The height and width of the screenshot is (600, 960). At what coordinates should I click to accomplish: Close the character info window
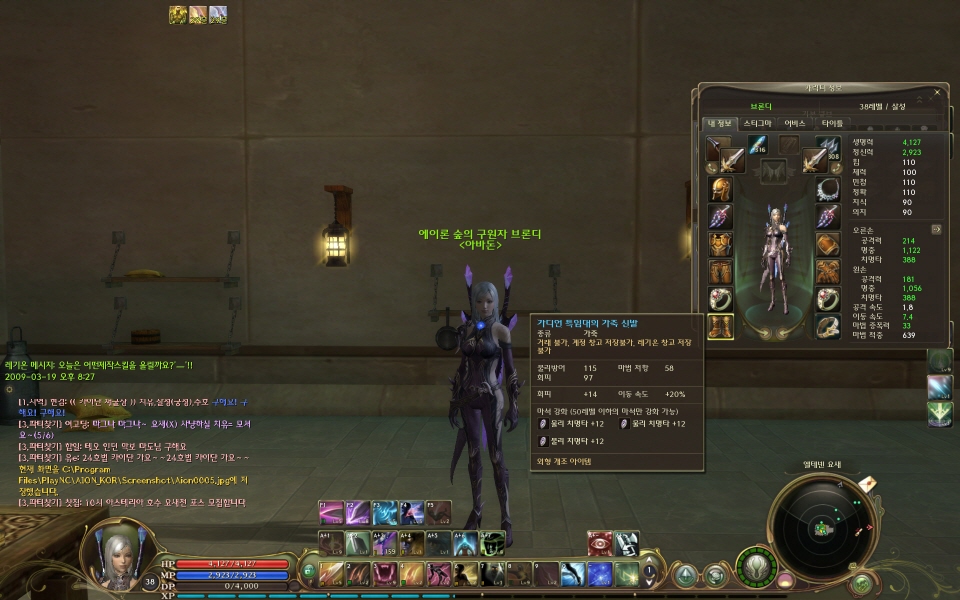(936, 92)
